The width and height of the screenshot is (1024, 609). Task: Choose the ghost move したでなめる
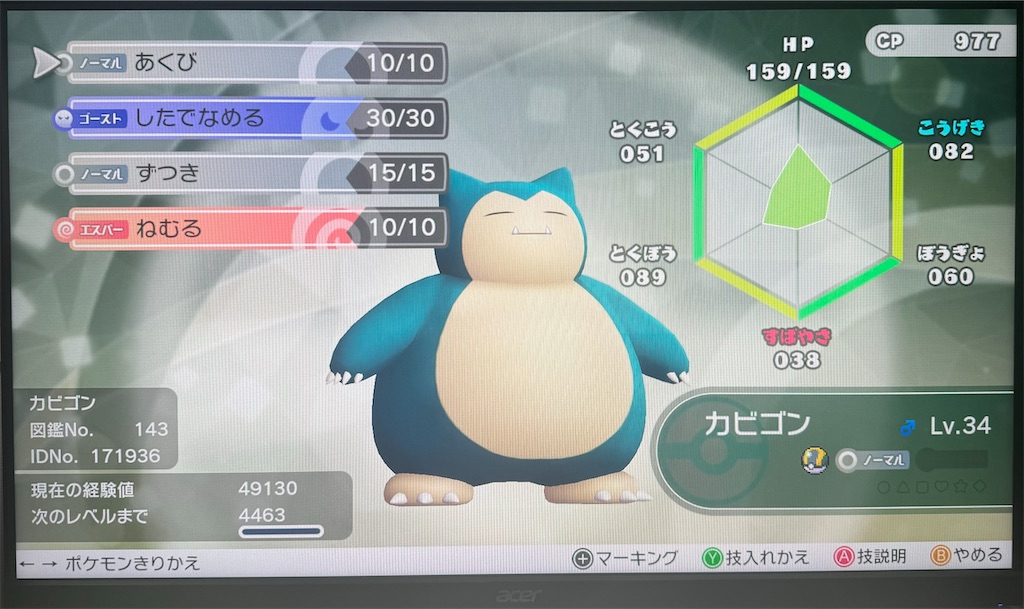(x=250, y=119)
